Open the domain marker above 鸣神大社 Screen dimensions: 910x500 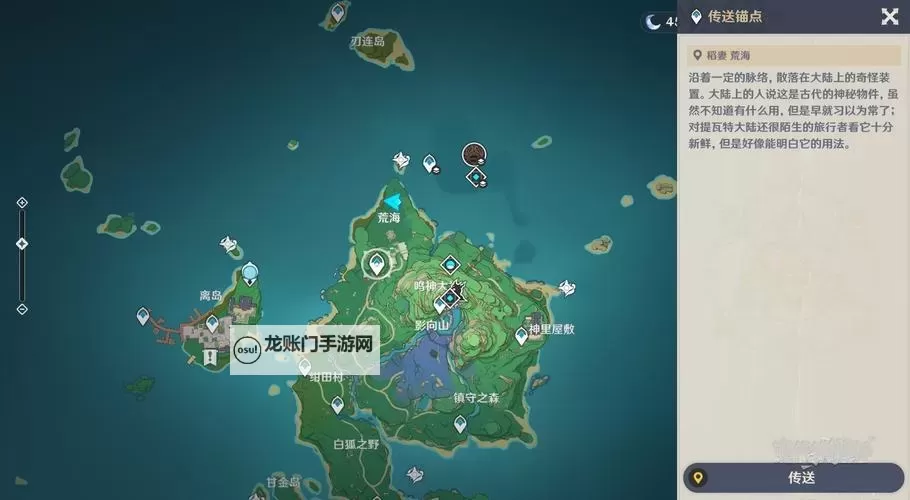point(451,265)
